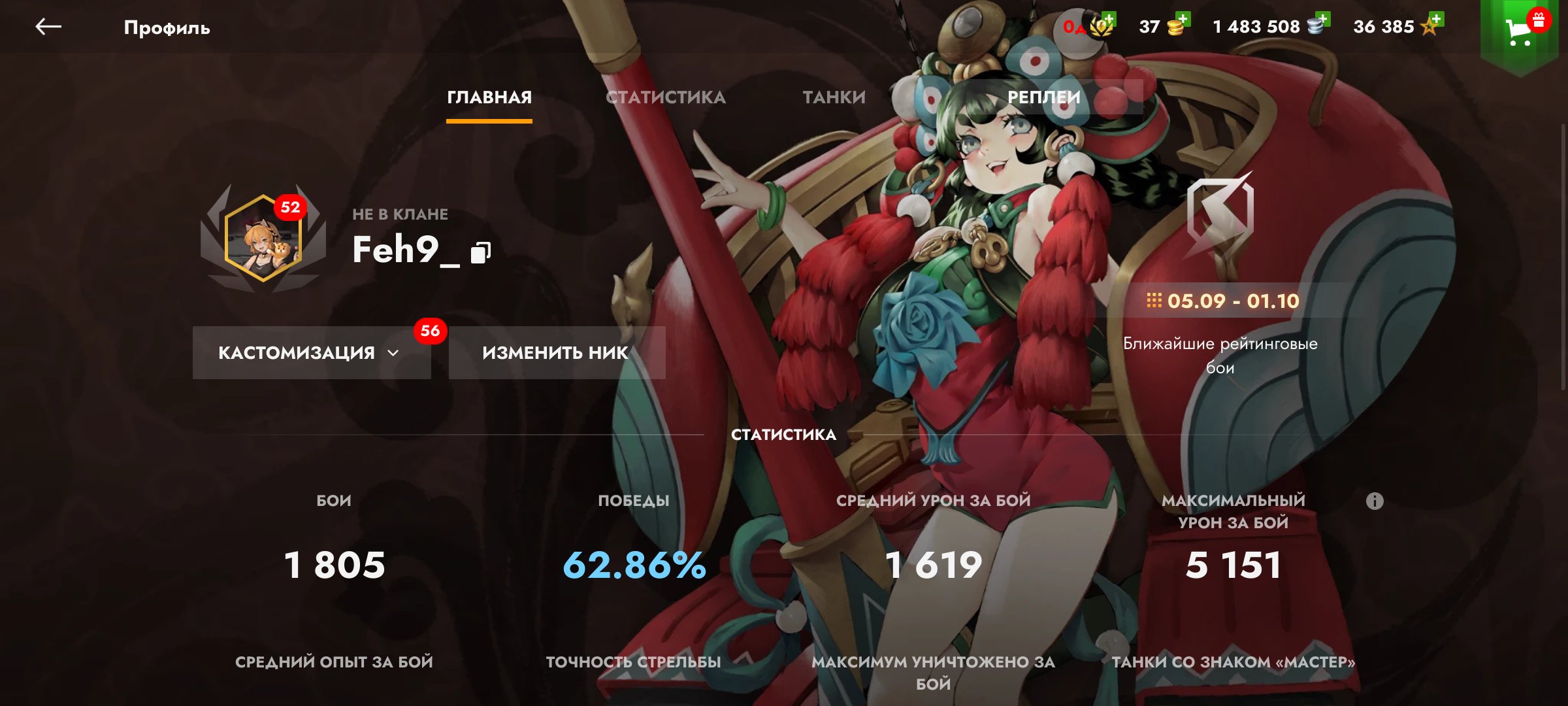This screenshot has width=1568, height=706.
Task: Show the Реплеи tab
Action: pyautogui.click(x=1043, y=97)
